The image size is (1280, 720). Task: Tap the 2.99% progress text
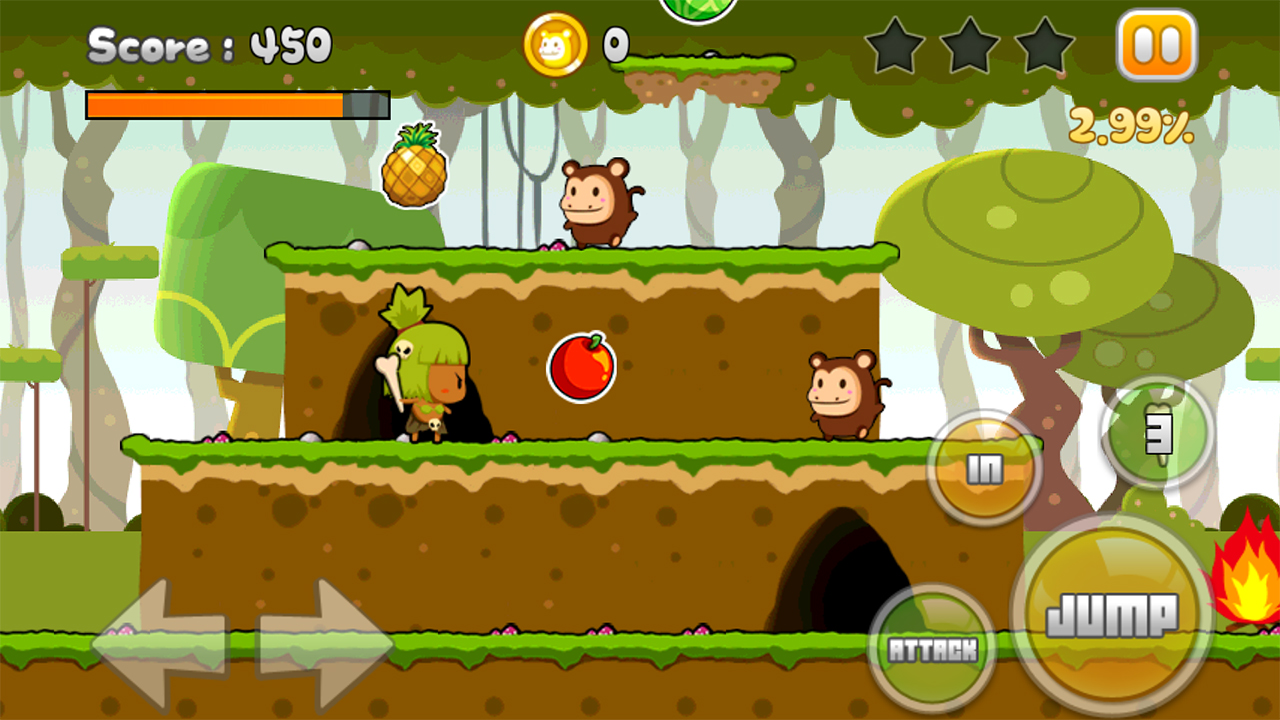[x=1131, y=124]
